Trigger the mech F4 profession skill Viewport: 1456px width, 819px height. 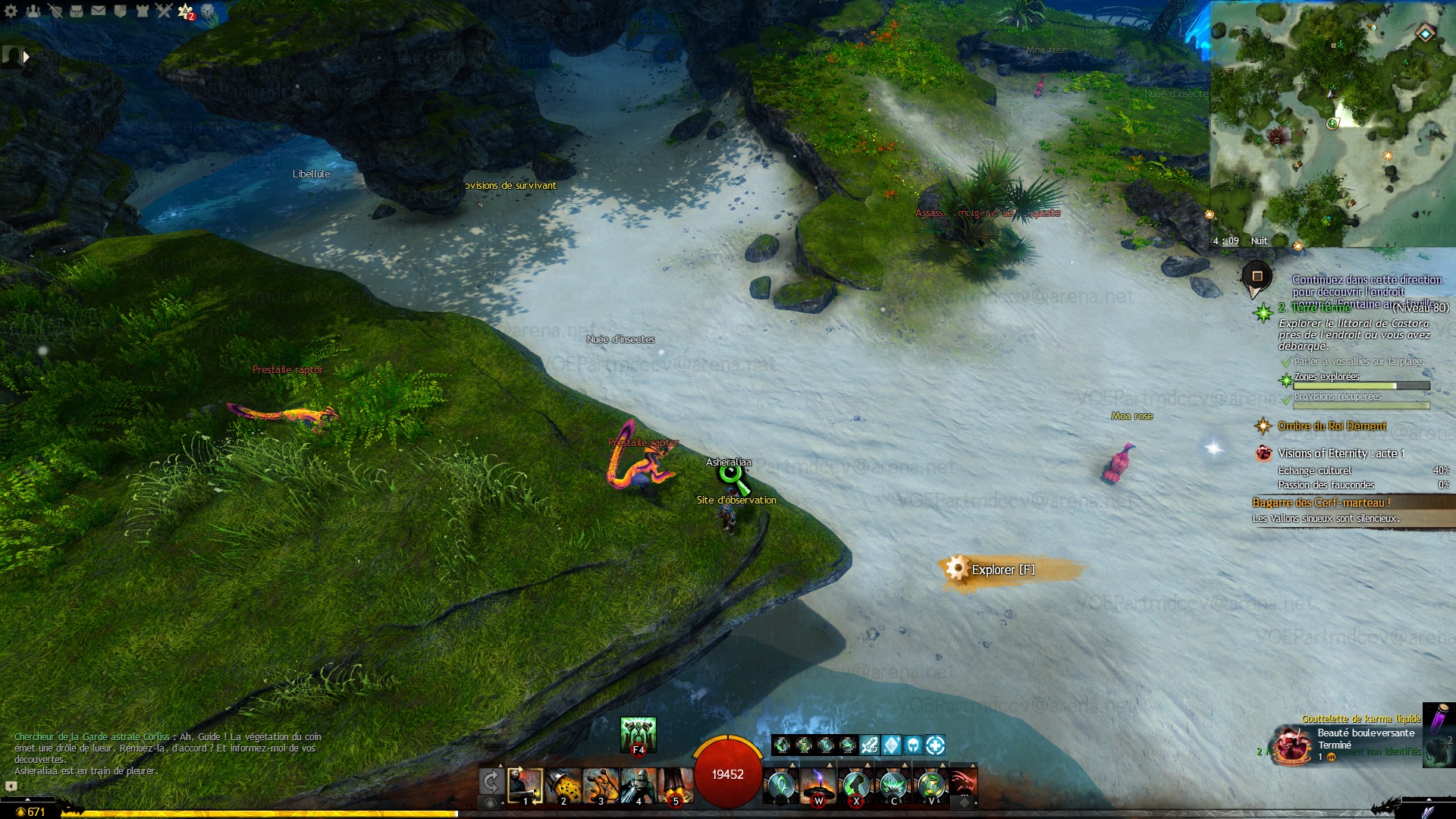coord(638,734)
